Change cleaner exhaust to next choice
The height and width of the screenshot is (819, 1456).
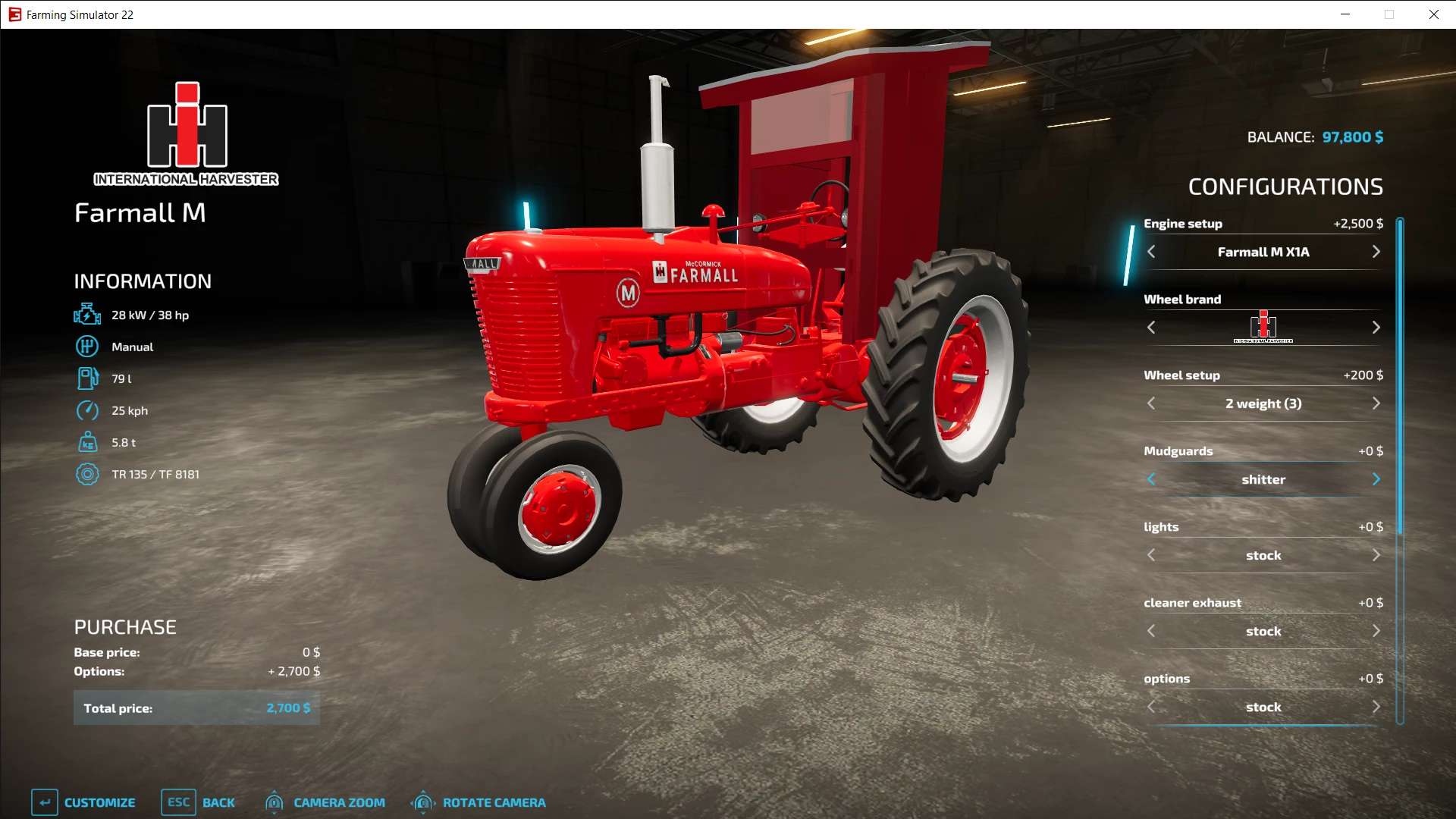(x=1376, y=631)
